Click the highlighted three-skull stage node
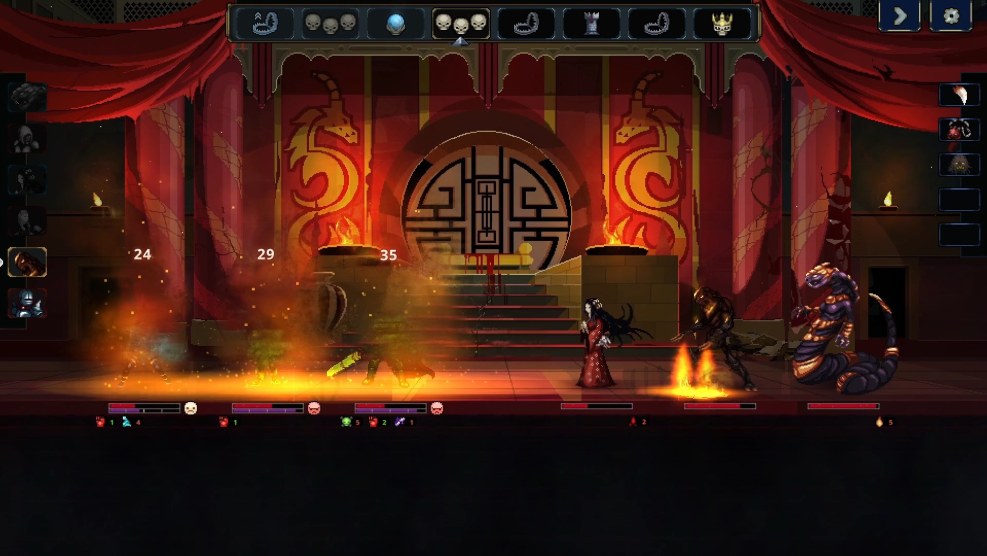987x556 pixels. [x=461, y=23]
